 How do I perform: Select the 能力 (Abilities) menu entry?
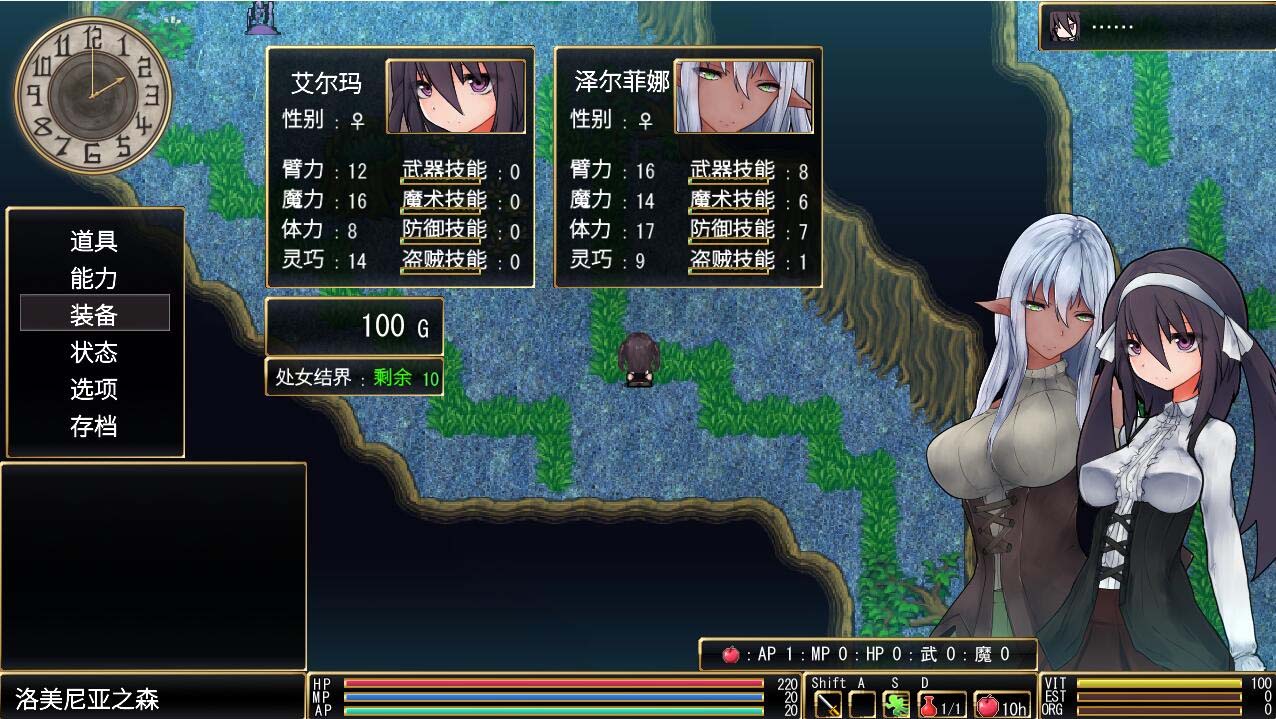(94, 278)
